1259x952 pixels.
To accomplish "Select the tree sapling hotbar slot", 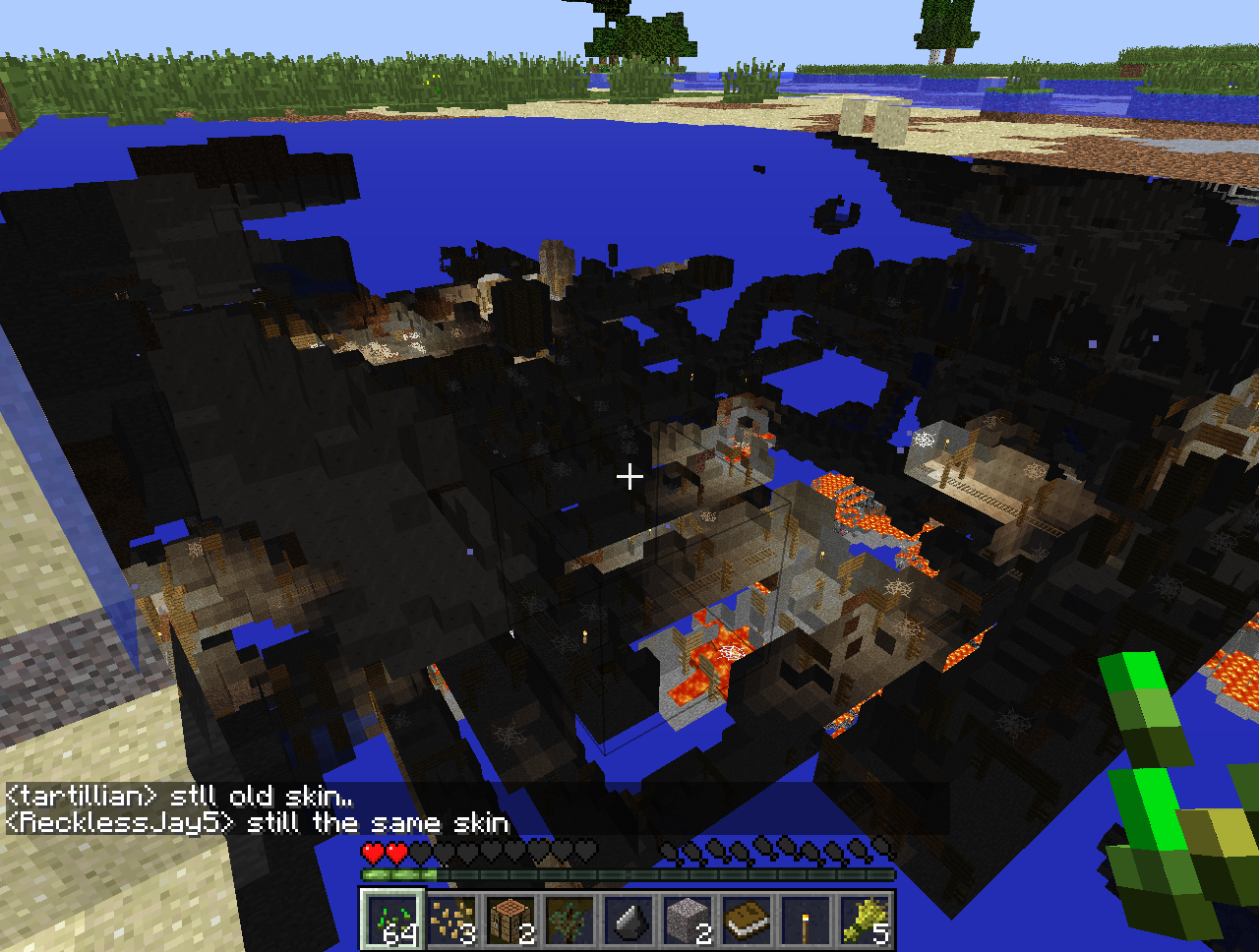I will 569,921.
